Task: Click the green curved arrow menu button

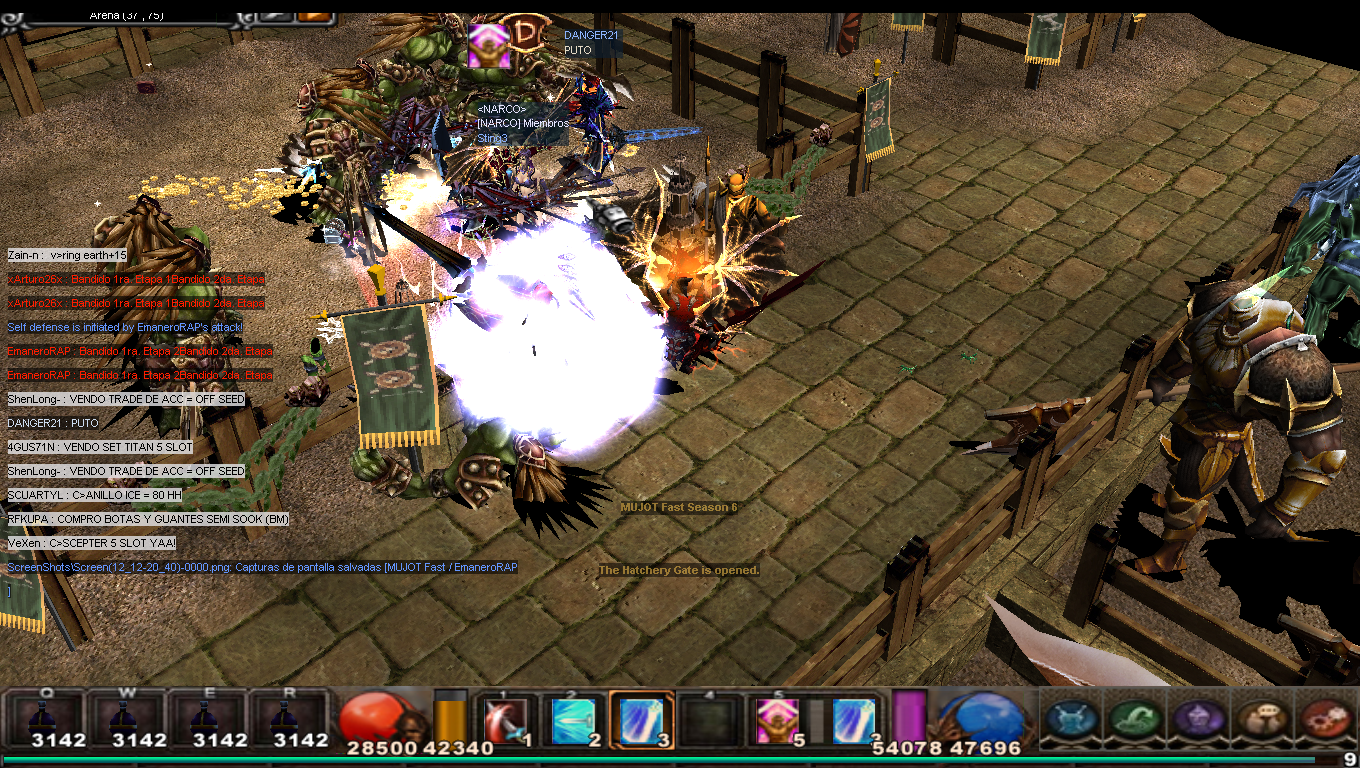Action: pyautogui.click(x=1134, y=718)
